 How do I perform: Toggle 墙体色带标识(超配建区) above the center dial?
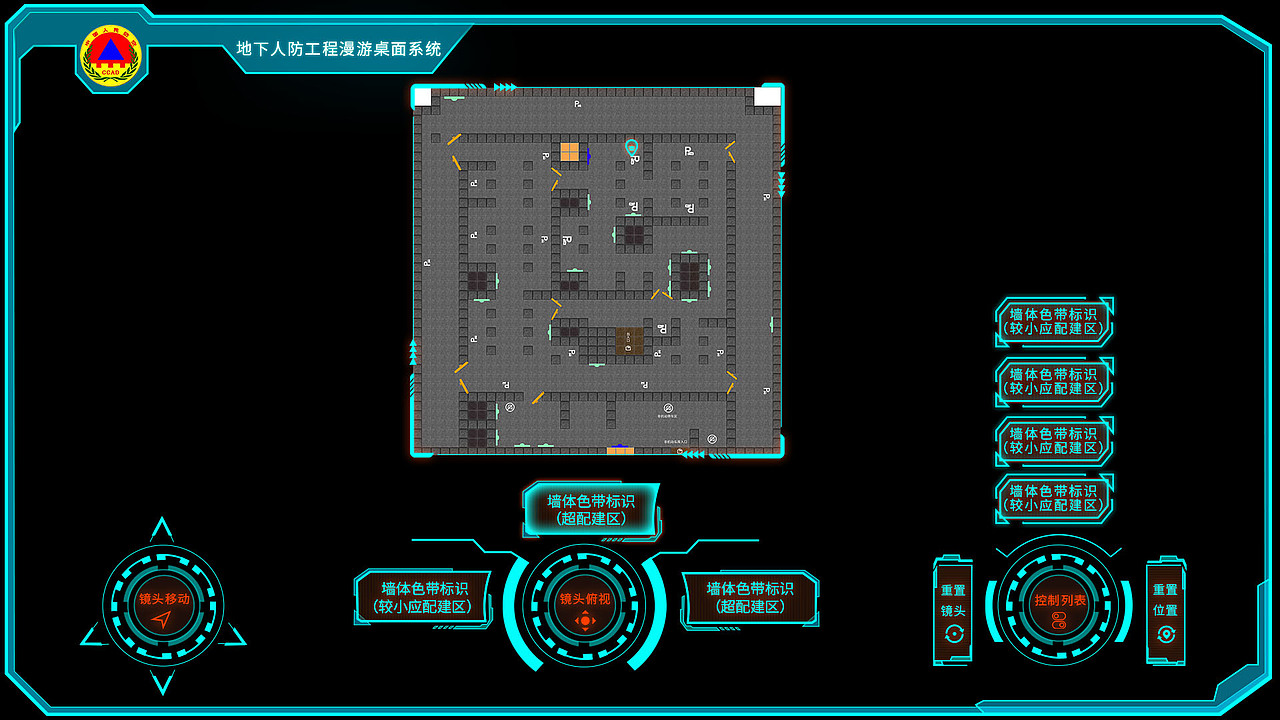[591, 510]
